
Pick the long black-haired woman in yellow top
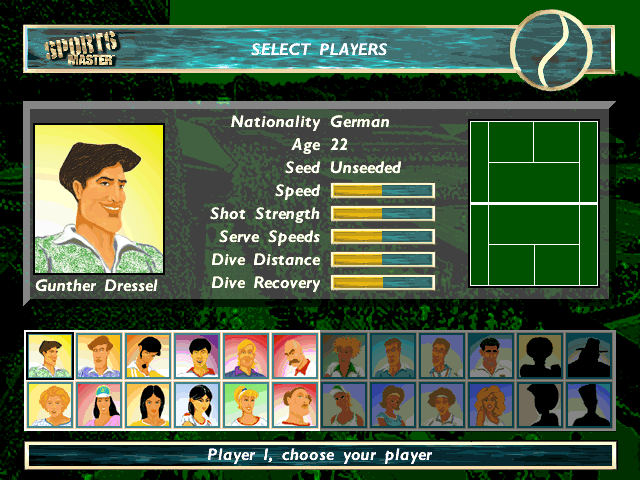pos(148,405)
